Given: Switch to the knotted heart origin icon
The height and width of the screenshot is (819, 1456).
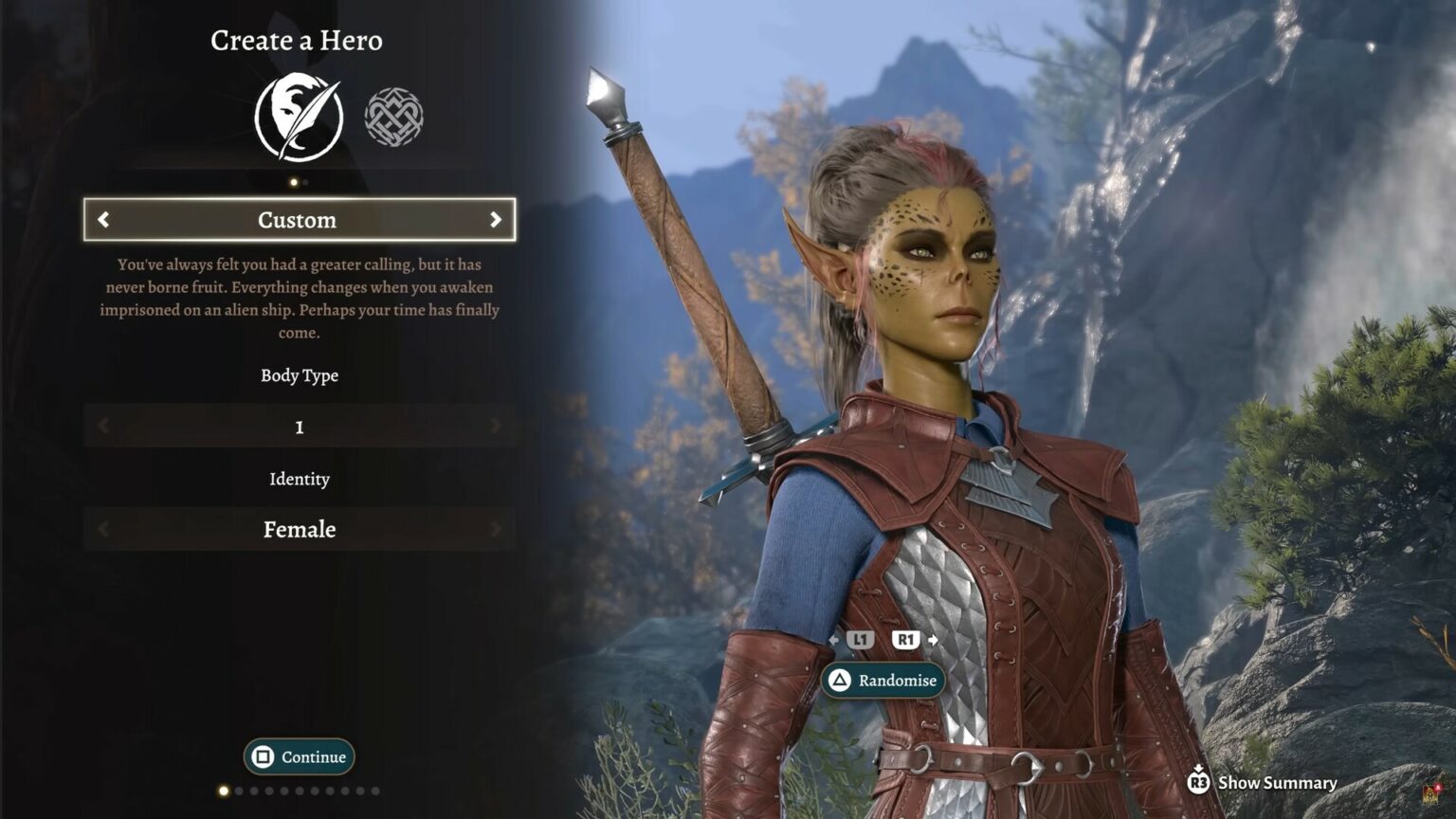Looking at the screenshot, I should [394, 117].
